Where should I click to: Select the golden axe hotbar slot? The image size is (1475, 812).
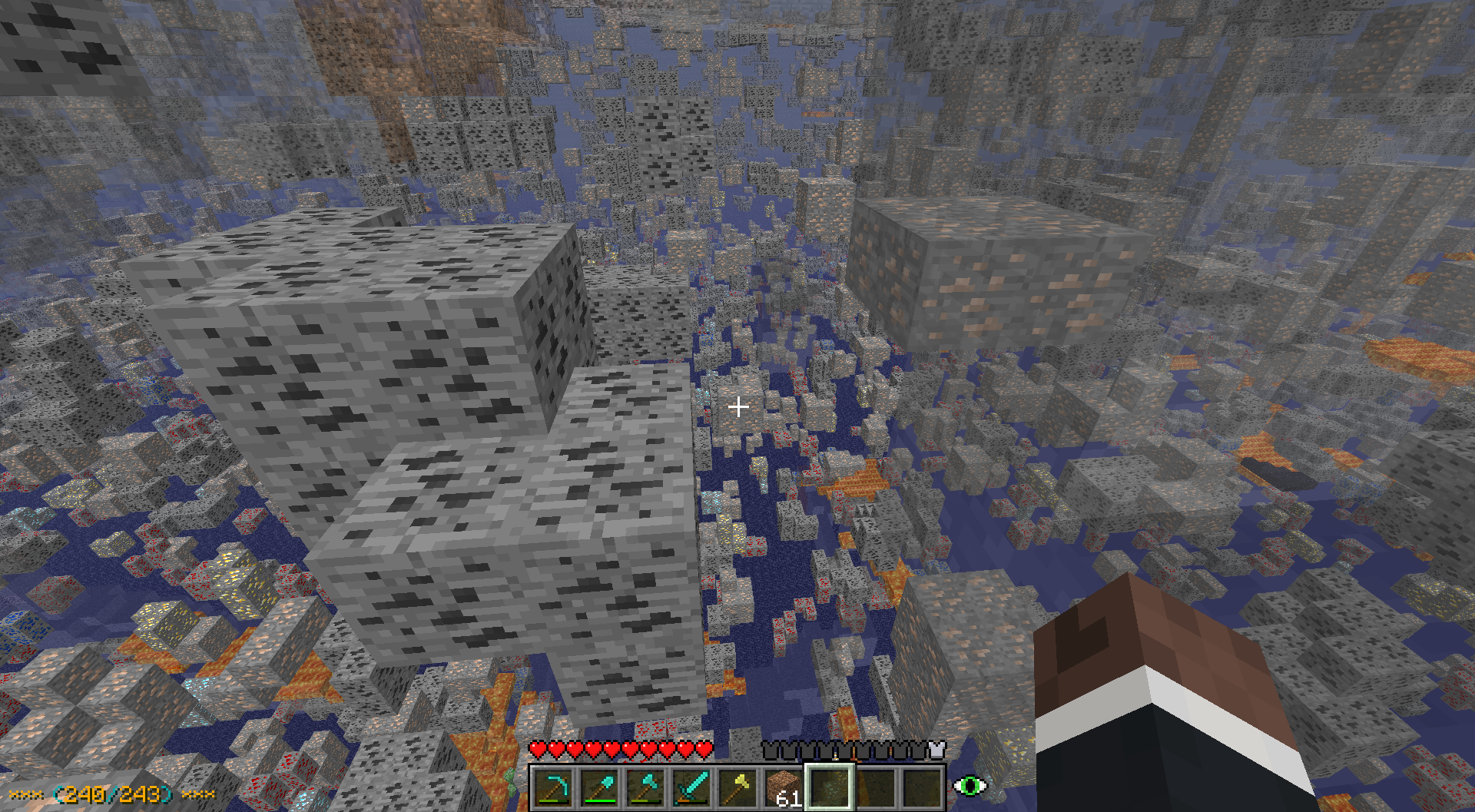point(737,787)
